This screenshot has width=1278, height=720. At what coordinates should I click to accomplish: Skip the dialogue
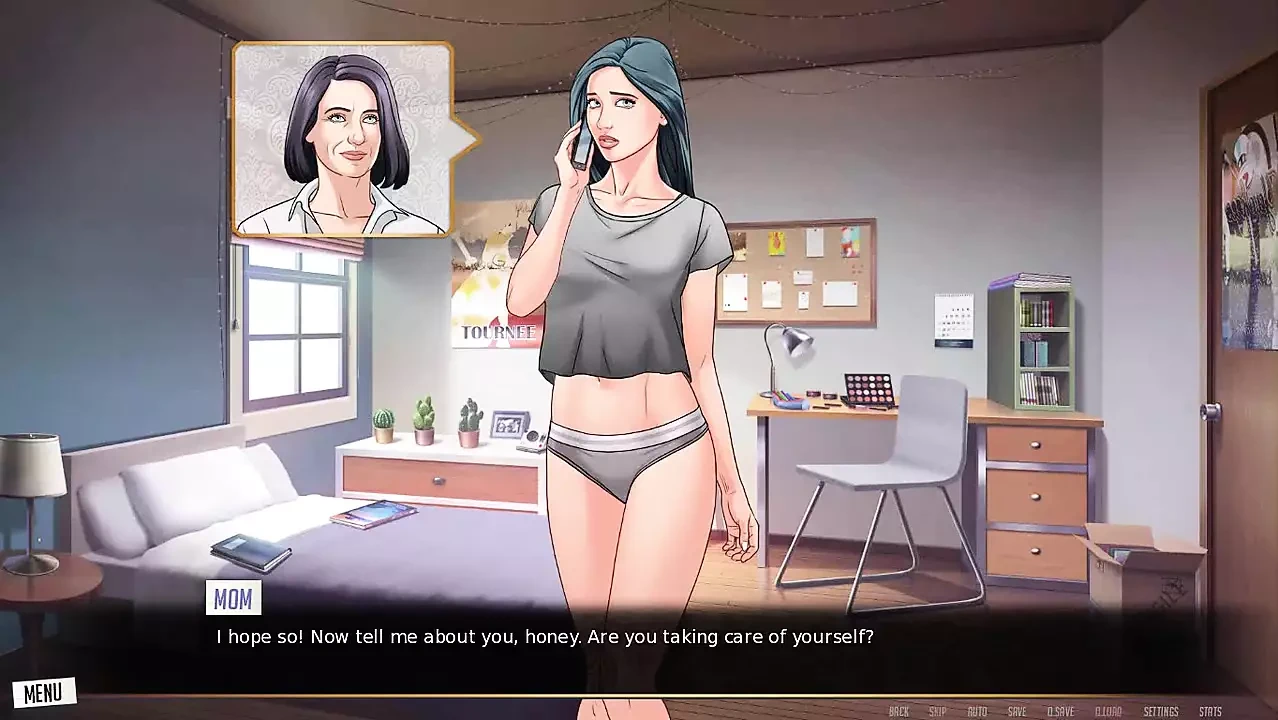coord(937,711)
